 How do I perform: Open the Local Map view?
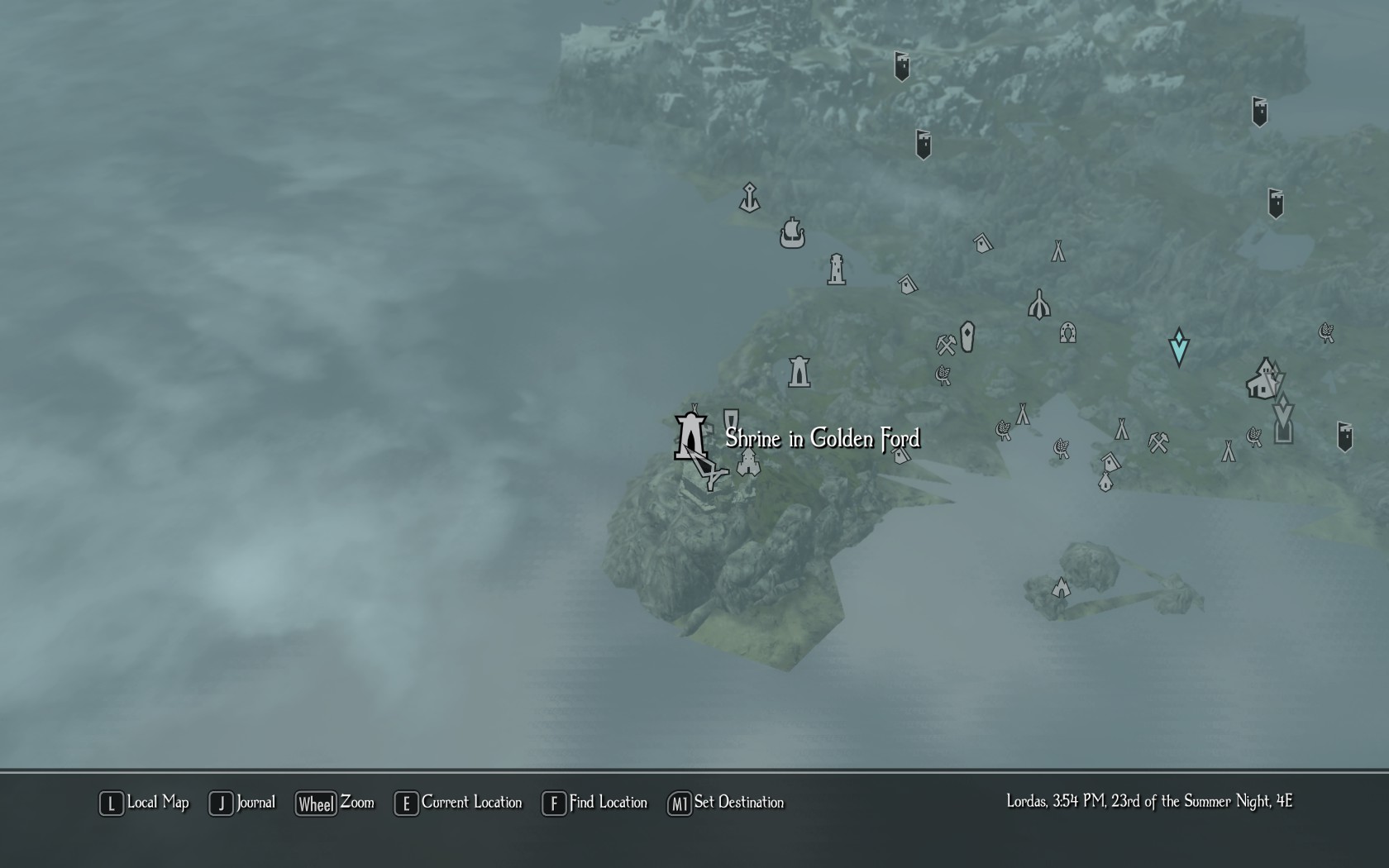(x=145, y=803)
